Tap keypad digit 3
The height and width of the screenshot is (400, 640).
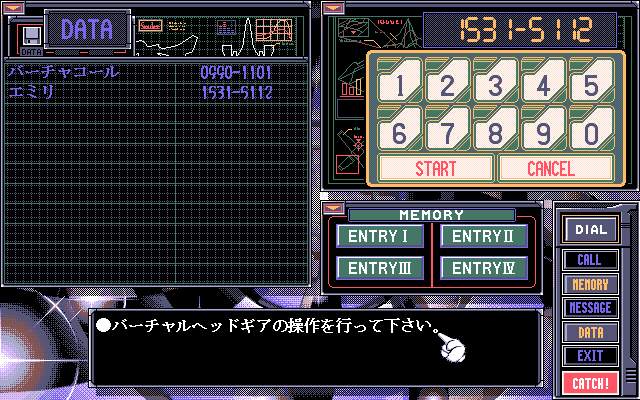pyautogui.click(x=495, y=84)
